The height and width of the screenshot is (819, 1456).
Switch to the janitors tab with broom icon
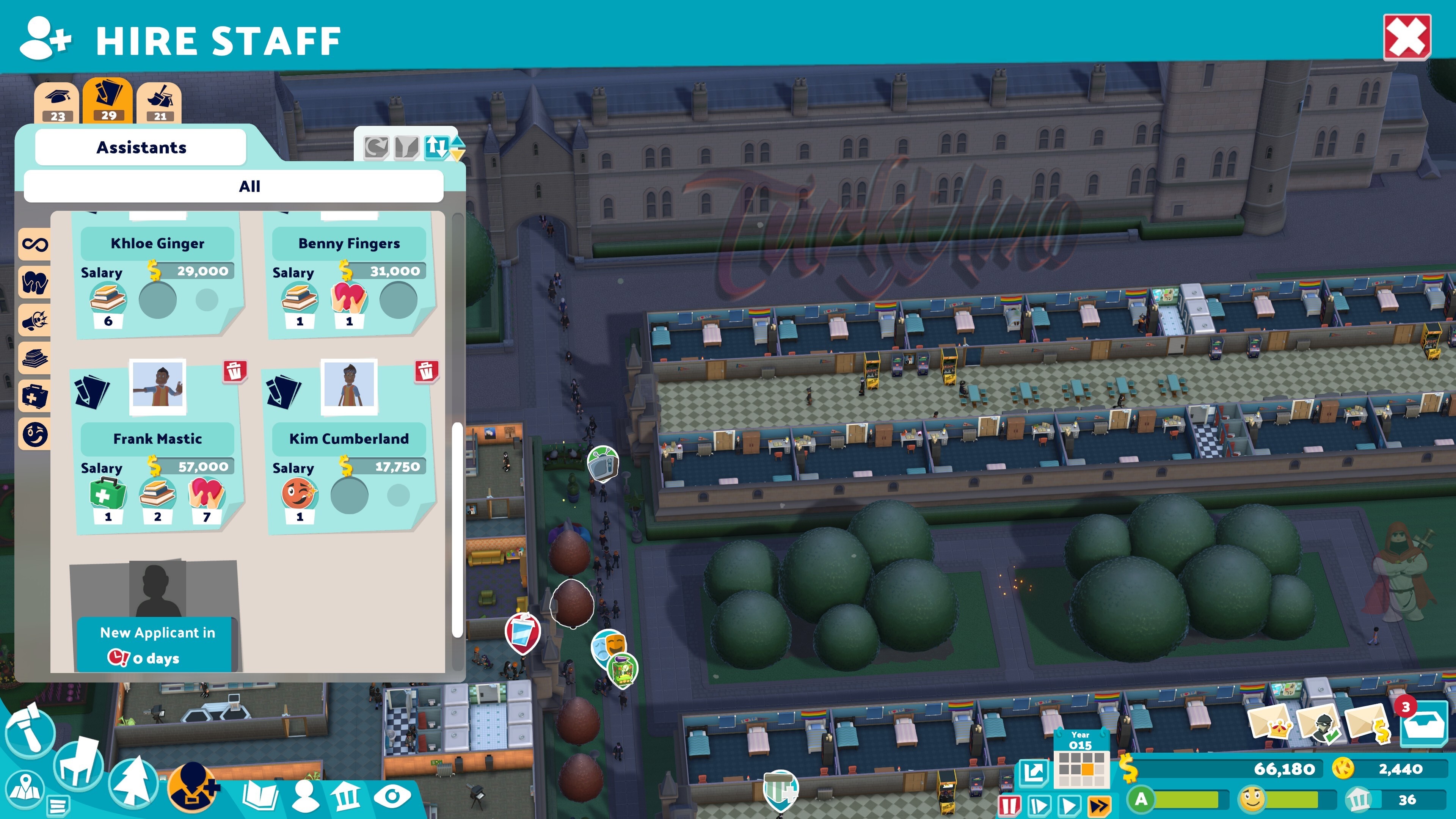159,102
